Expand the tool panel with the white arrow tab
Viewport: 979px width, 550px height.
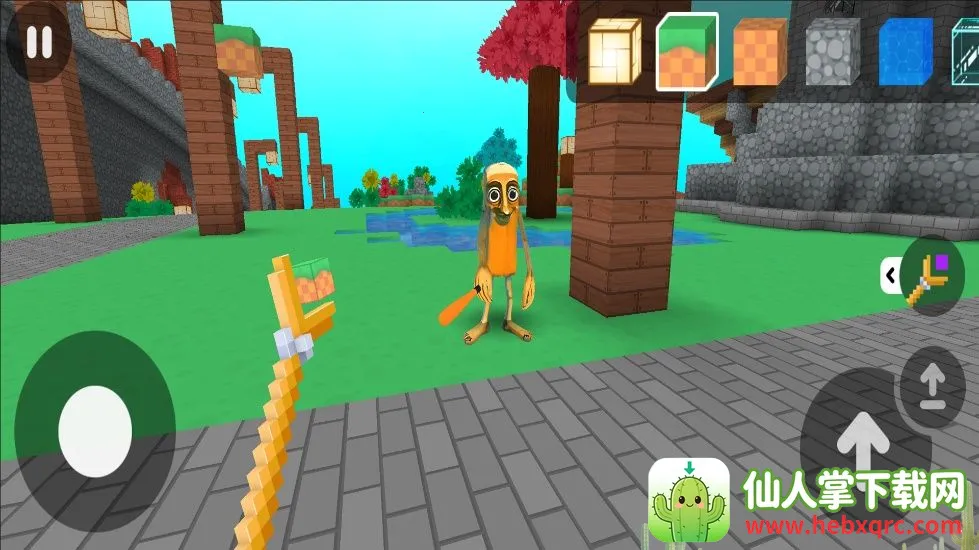click(x=888, y=275)
